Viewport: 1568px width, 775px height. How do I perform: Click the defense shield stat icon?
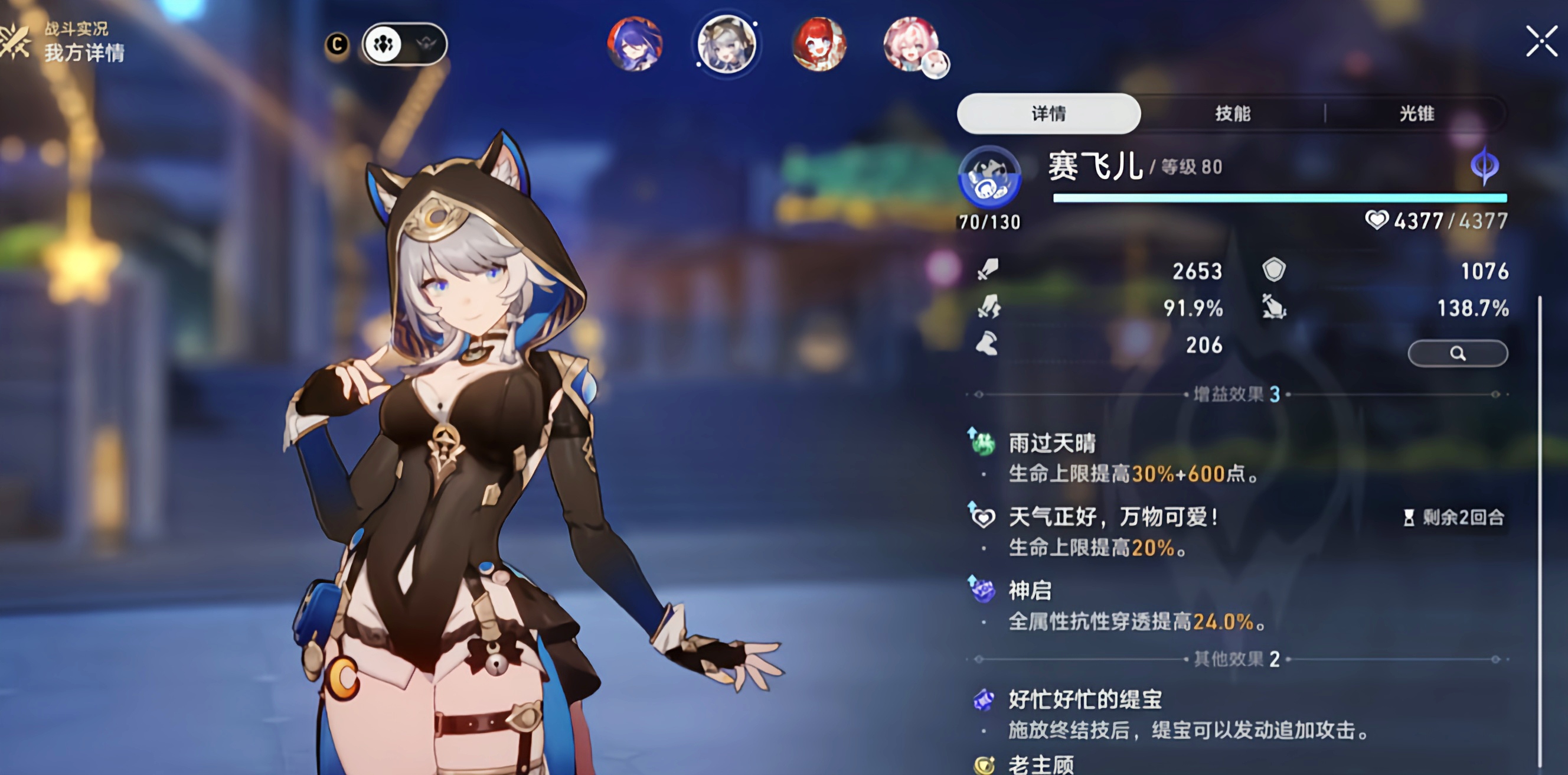point(1276,270)
